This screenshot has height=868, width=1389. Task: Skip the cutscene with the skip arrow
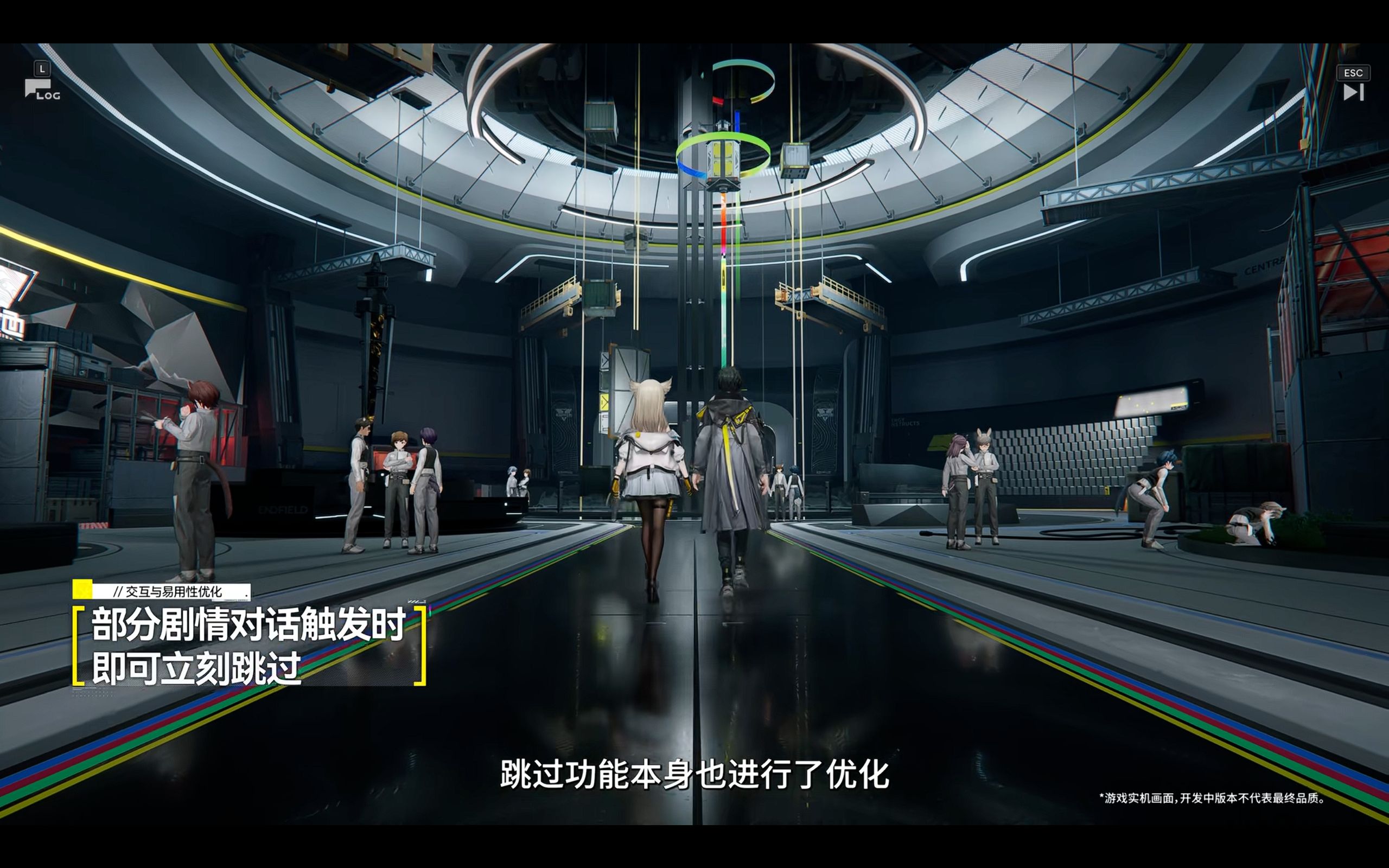pyautogui.click(x=1353, y=92)
